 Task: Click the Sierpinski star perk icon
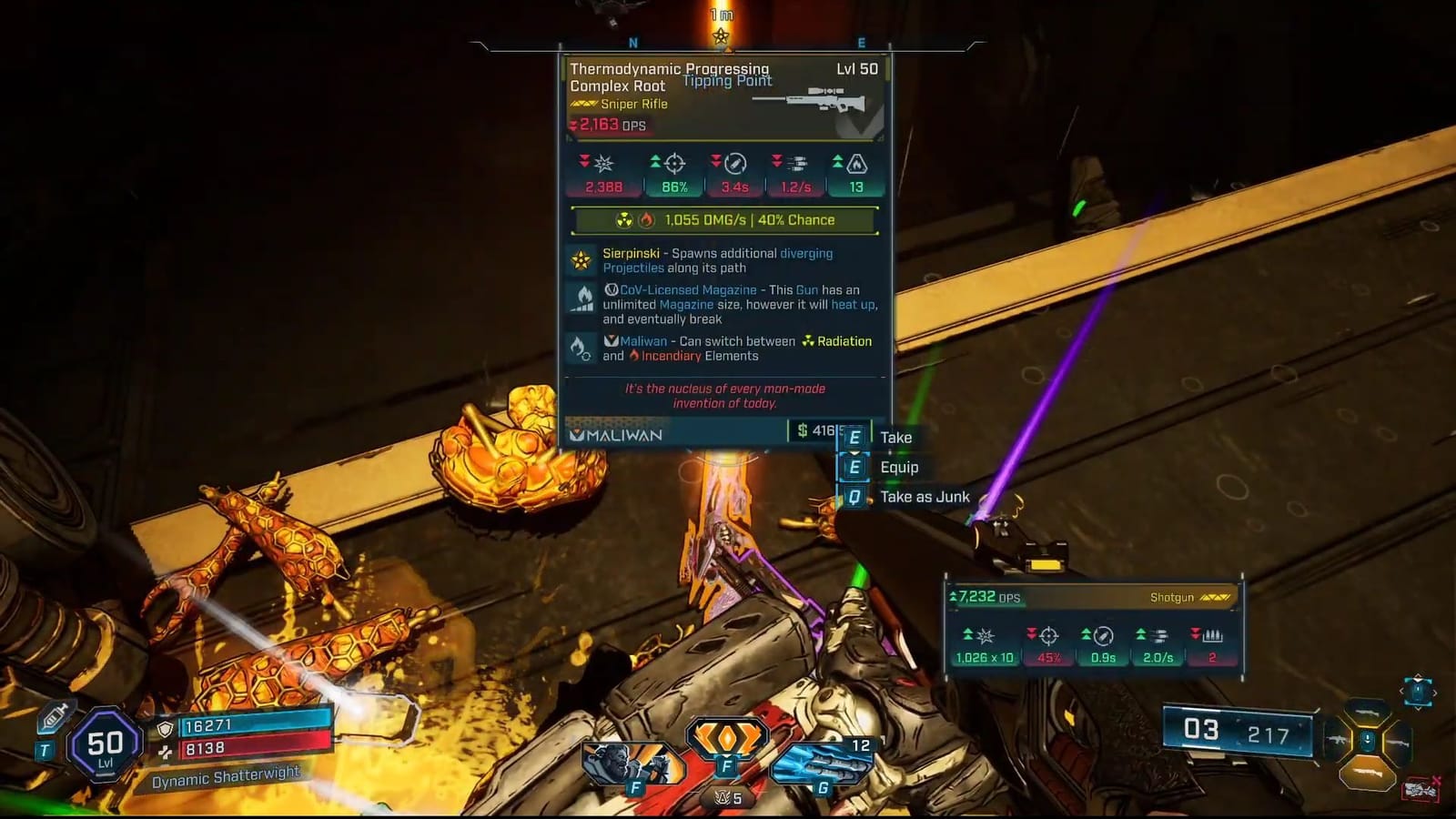coord(582,259)
